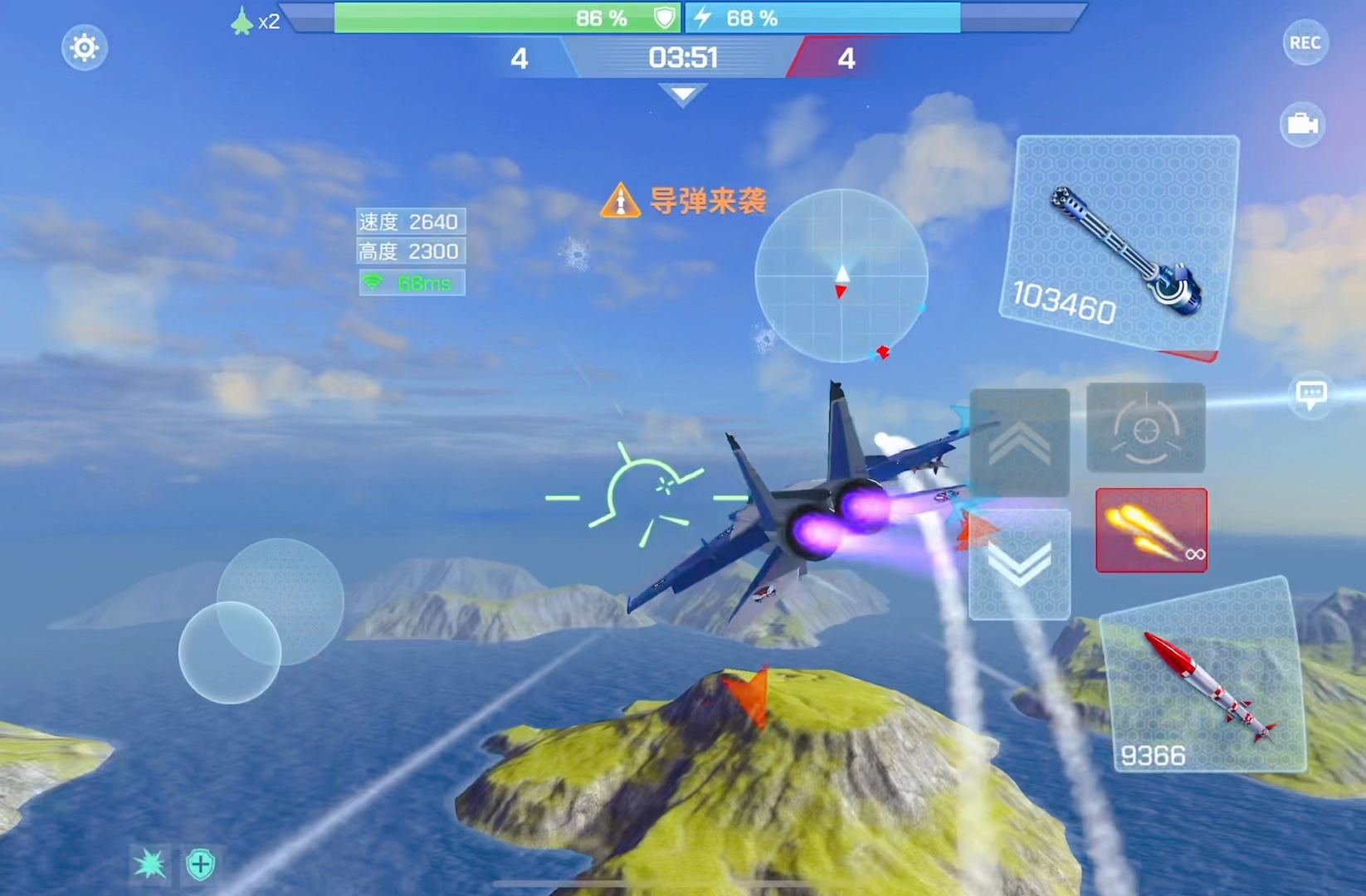1366x896 pixels.
Task: Tap the circular radar minimap
Action: point(843,276)
